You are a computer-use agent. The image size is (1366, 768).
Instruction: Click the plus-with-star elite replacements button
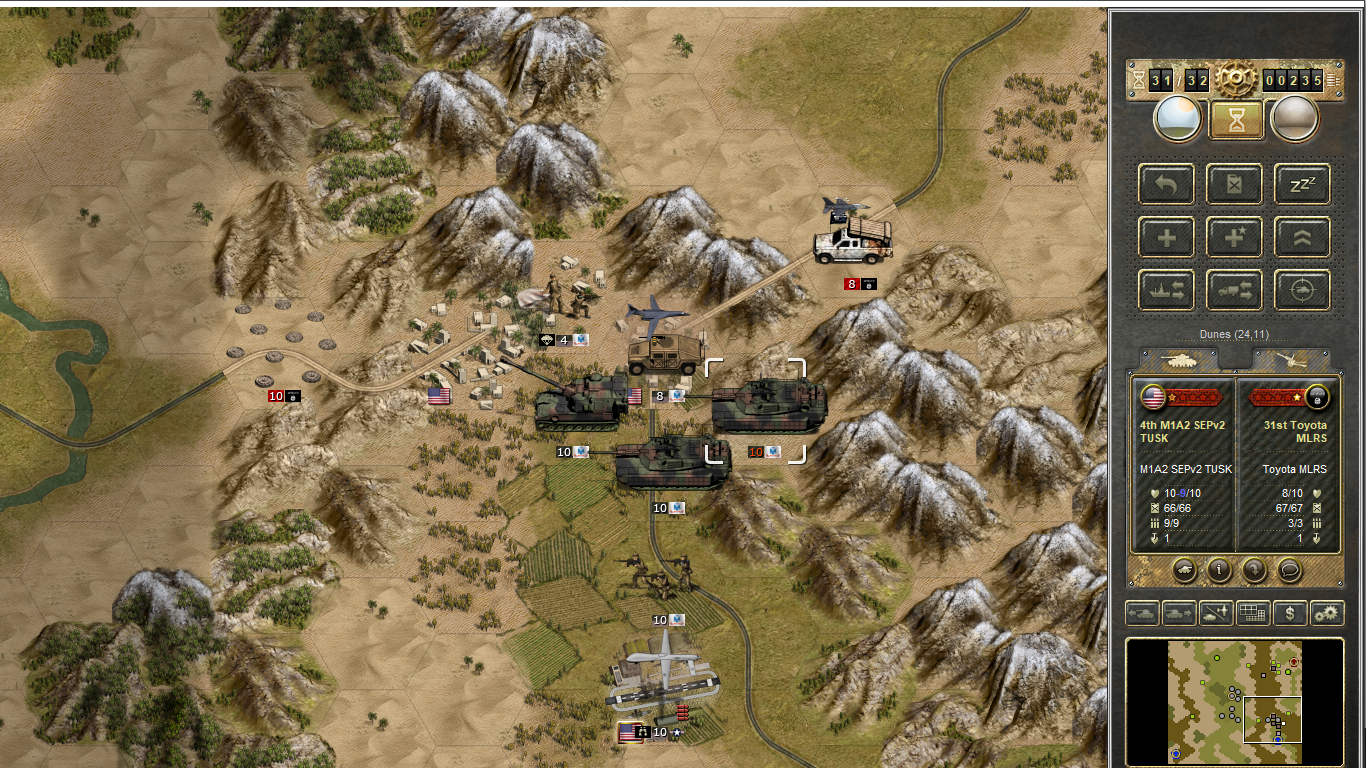[x=1234, y=238]
